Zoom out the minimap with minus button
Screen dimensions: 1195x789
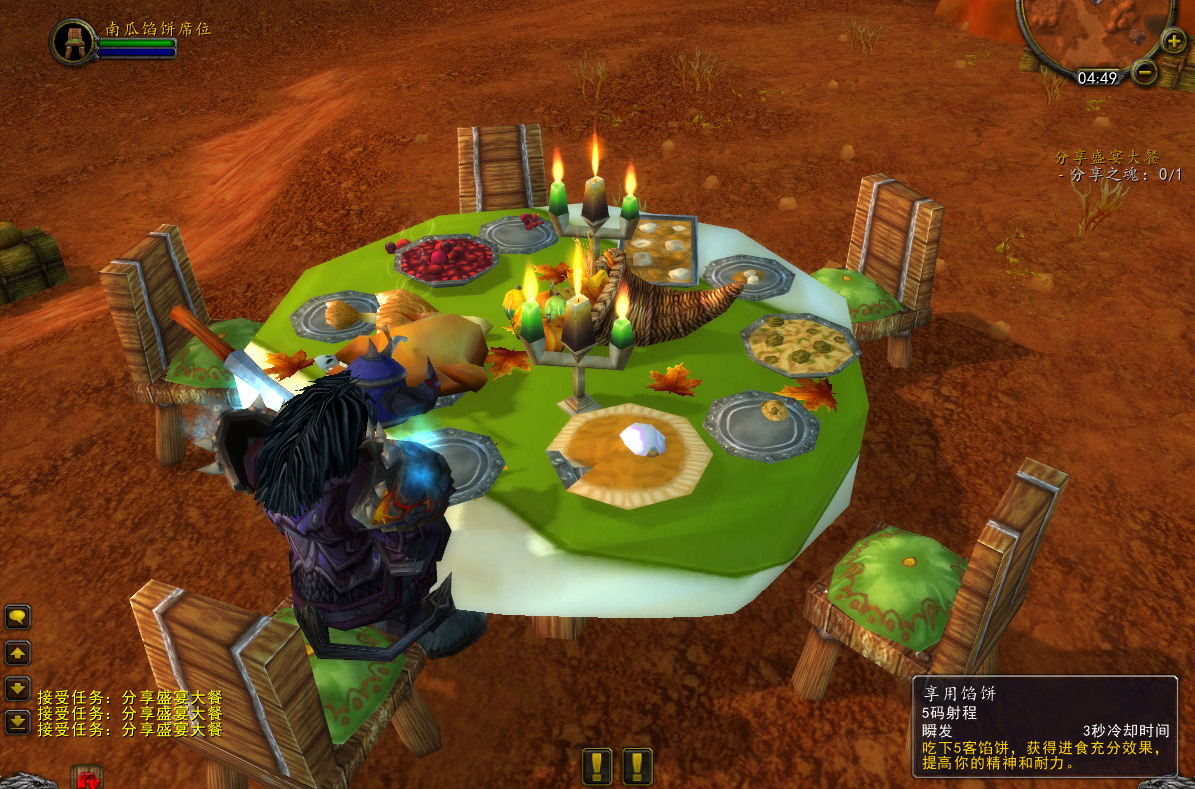click(1146, 73)
